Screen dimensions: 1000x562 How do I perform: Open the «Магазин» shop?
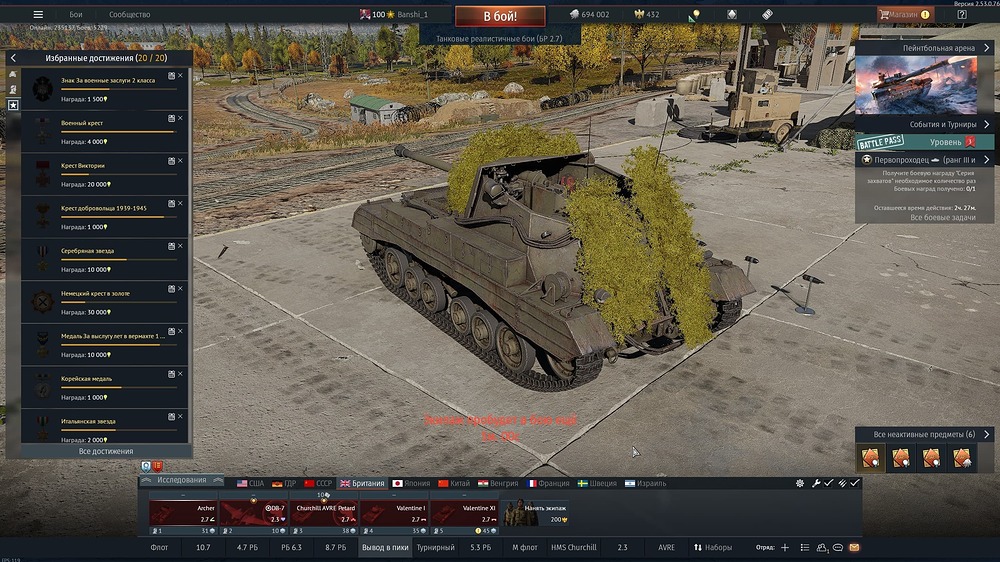[903, 15]
